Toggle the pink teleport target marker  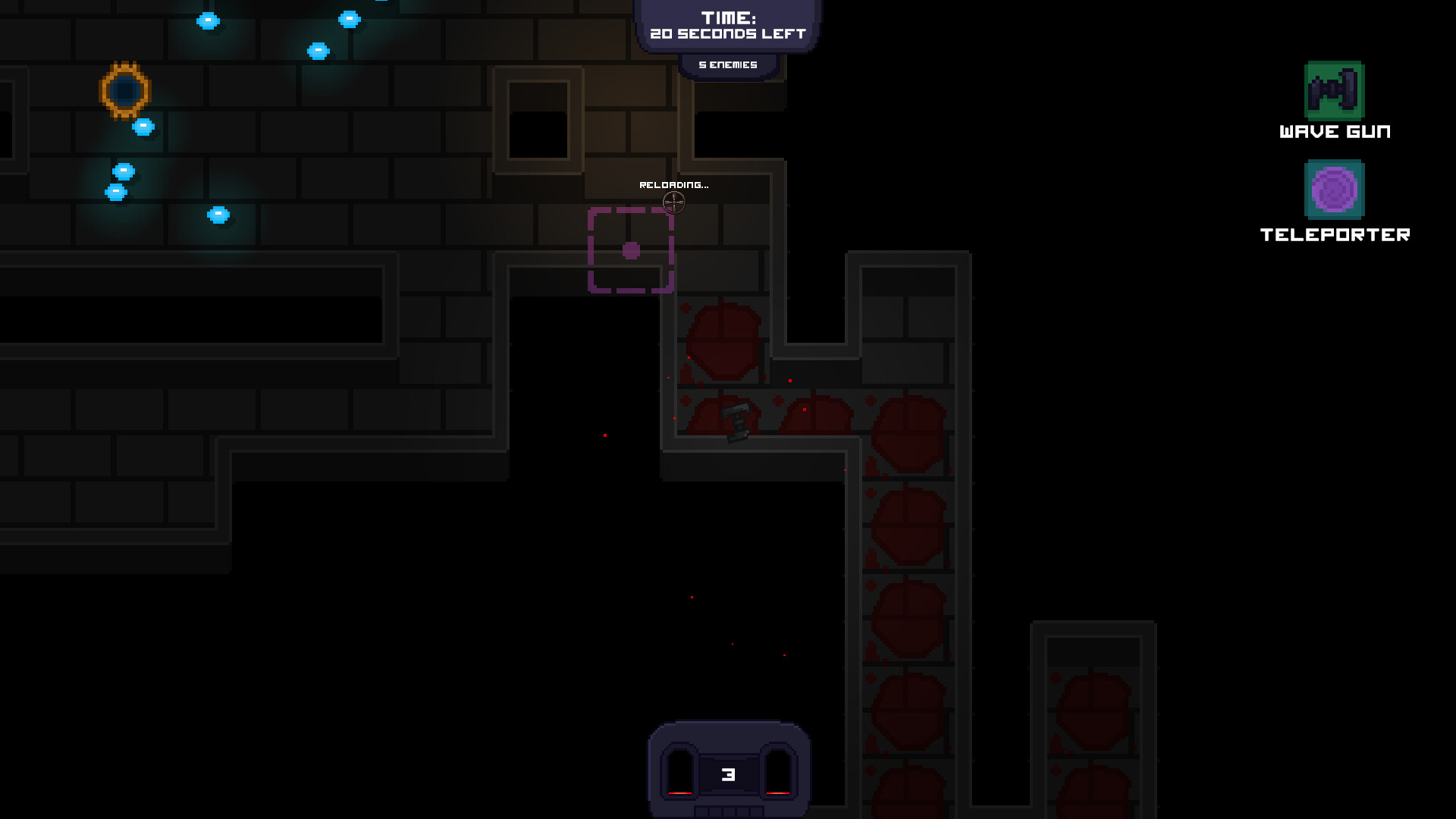click(632, 250)
